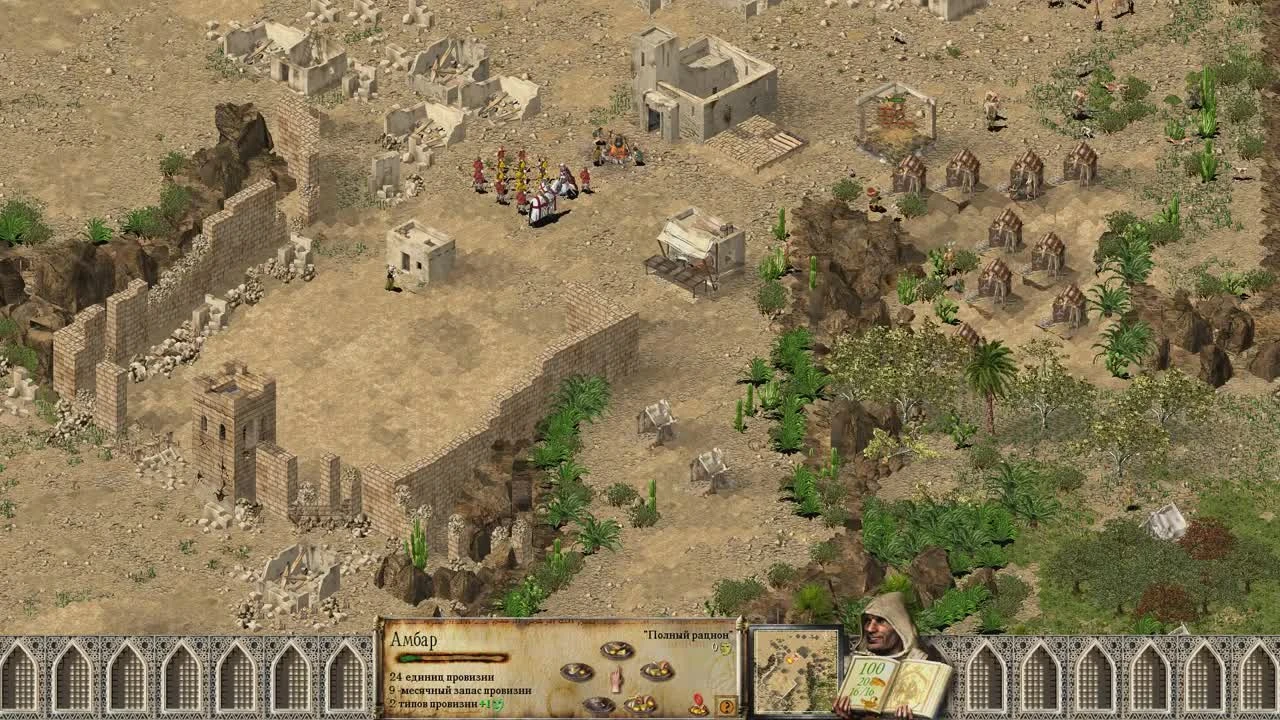1280x720 pixels.
Task: Select the double rations bowl option
Action: coord(640,703)
